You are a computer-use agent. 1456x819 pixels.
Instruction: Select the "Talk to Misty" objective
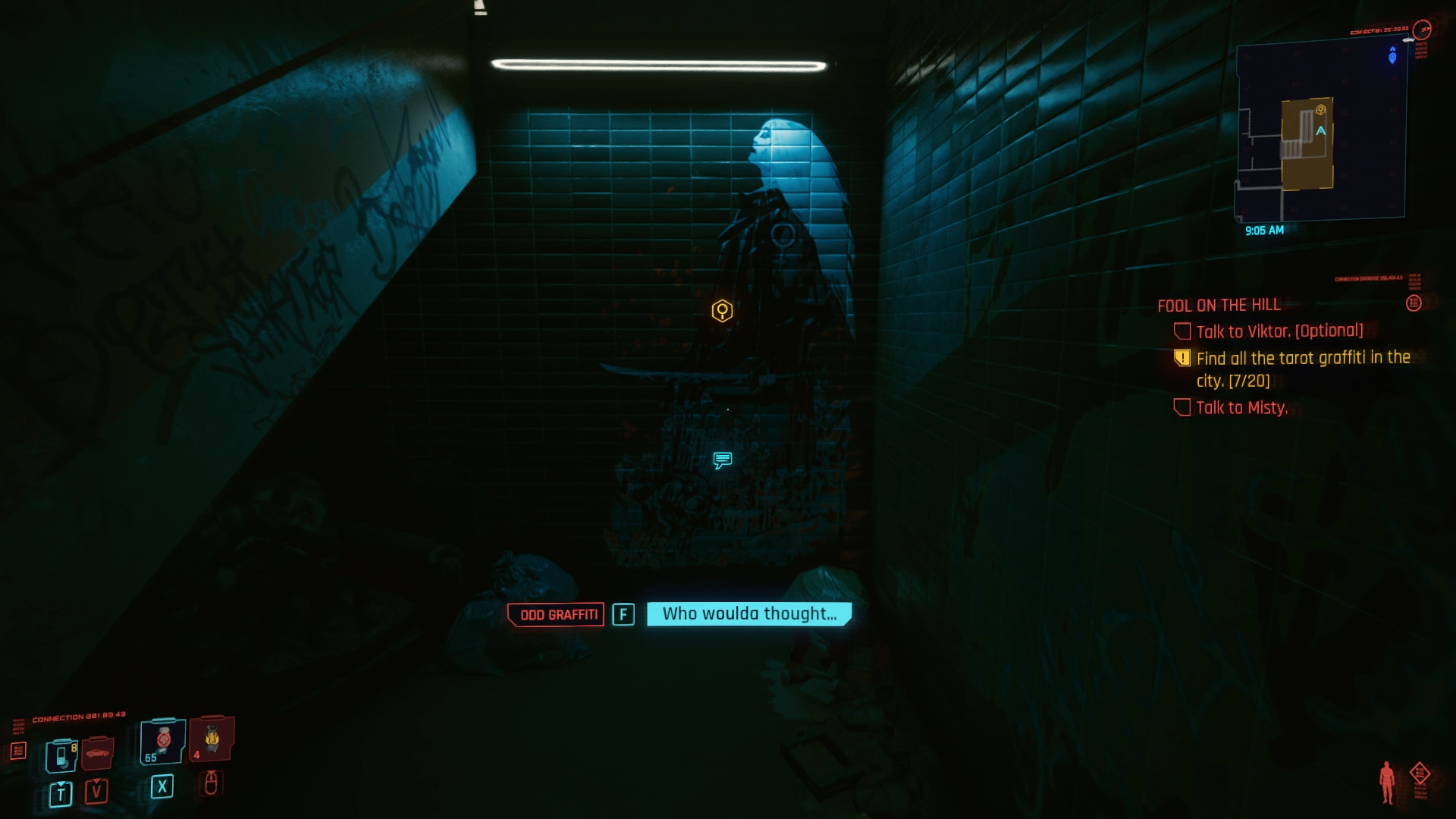(1241, 407)
